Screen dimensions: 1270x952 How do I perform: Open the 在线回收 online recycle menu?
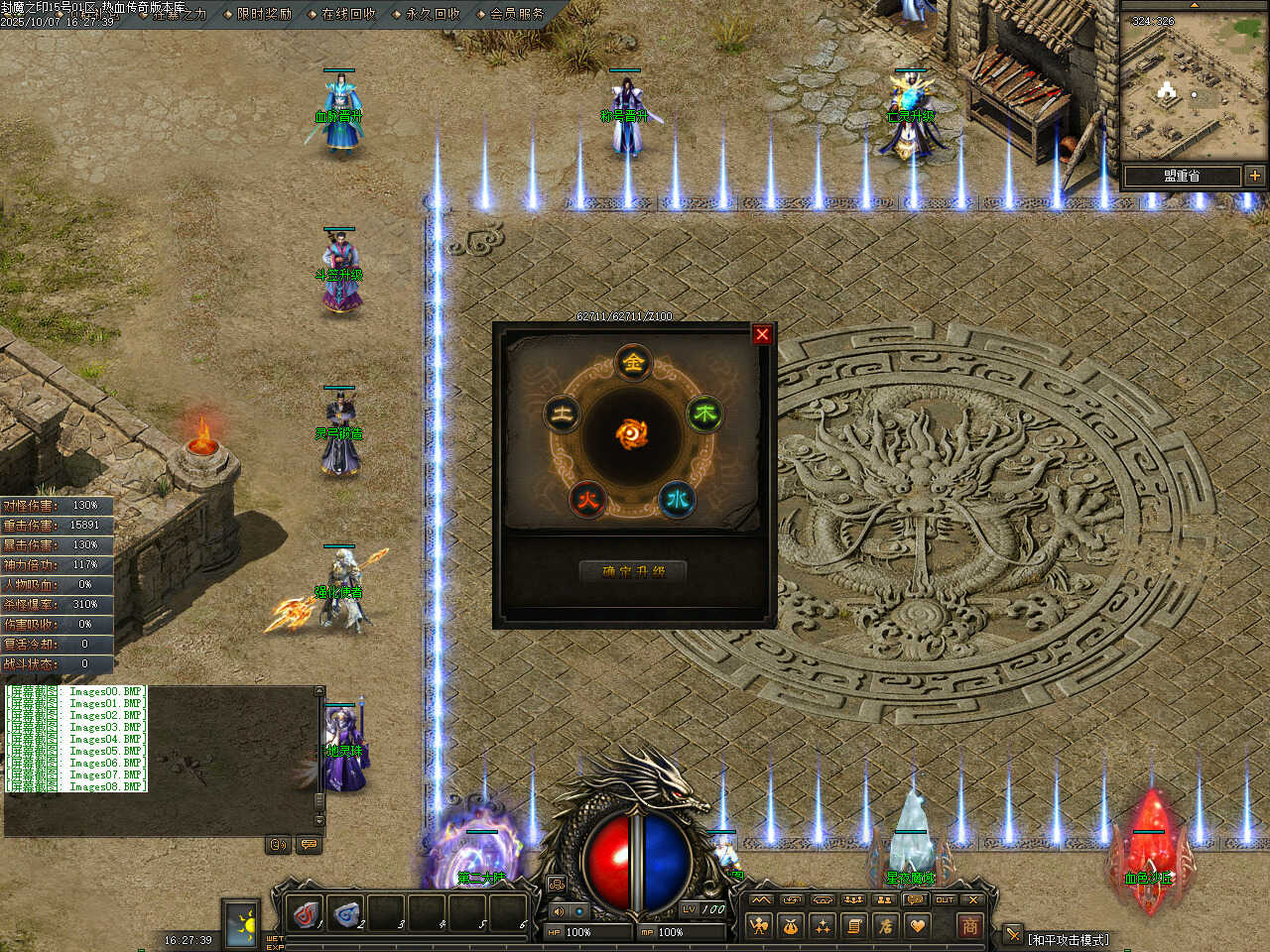coord(348,14)
